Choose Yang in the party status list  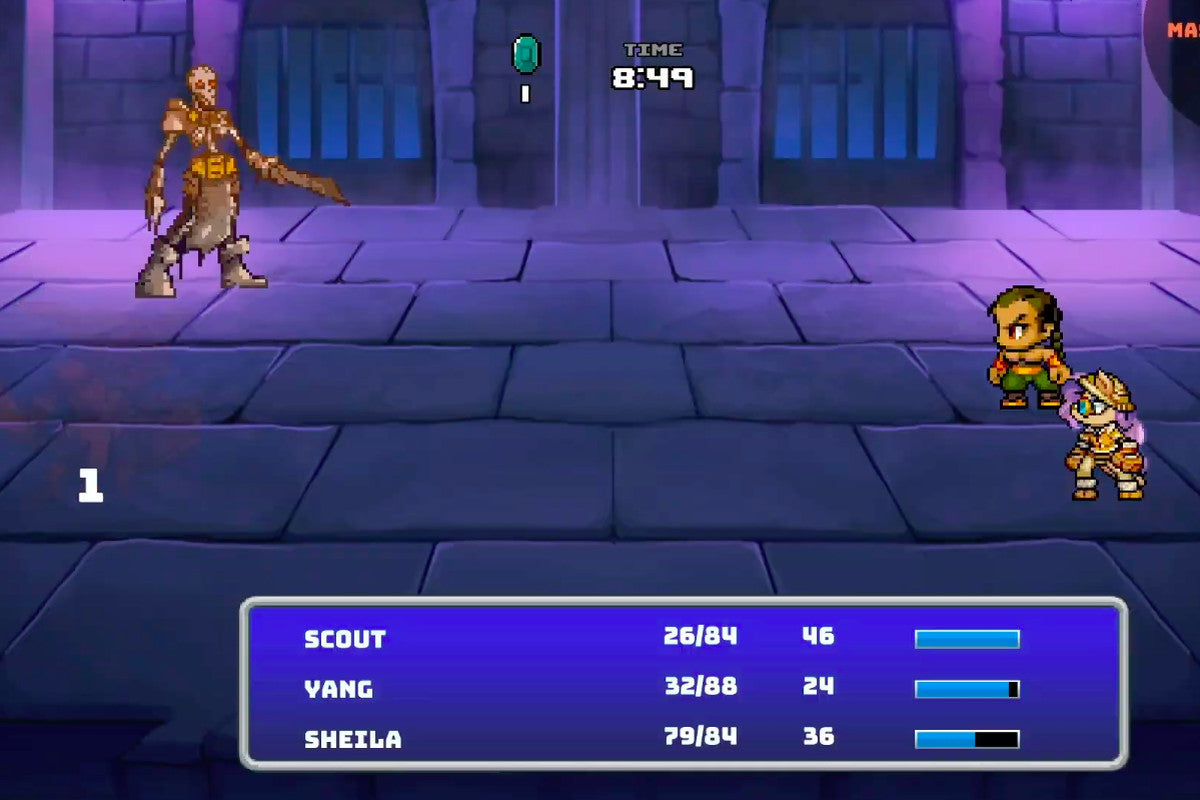point(339,689)
